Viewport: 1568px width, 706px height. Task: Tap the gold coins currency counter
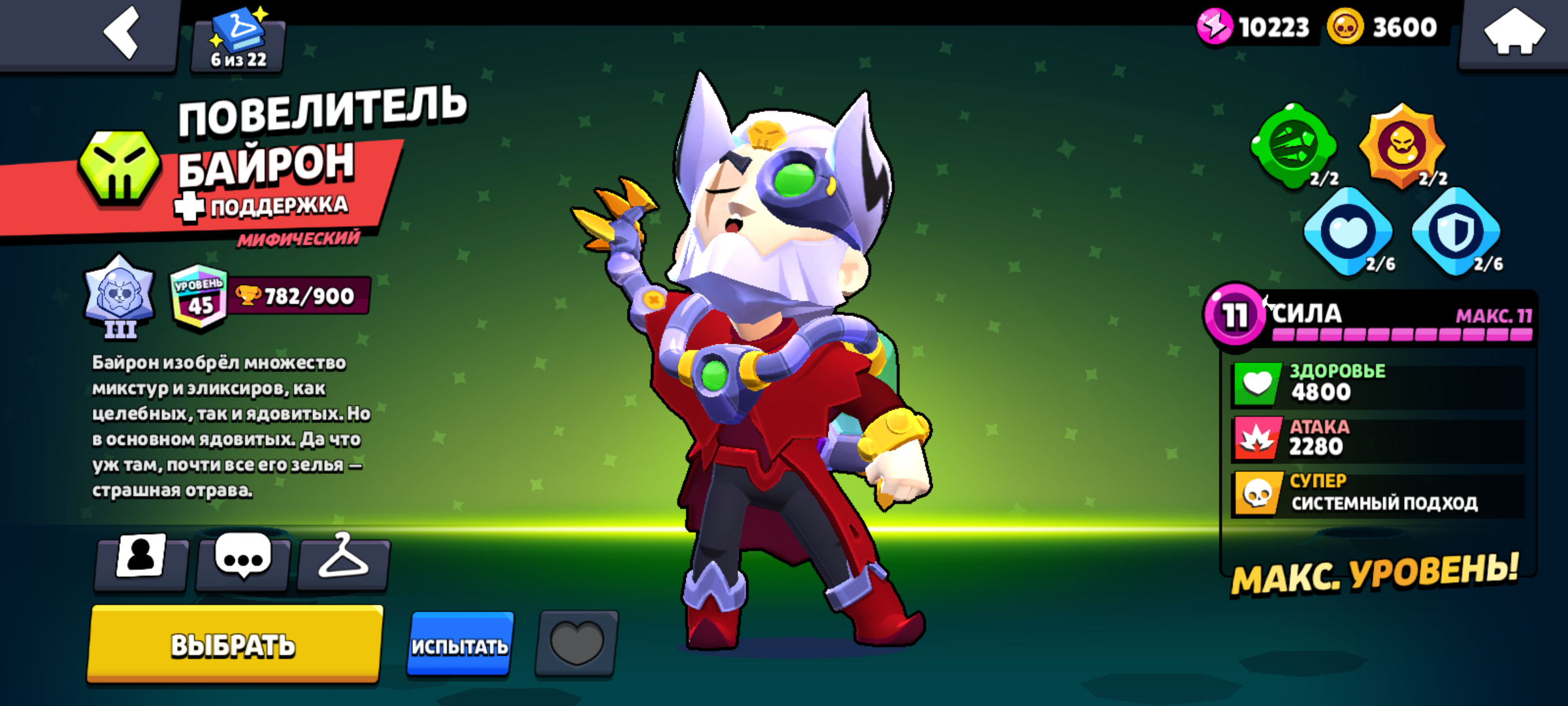pyautogui.click(x=1384, y=27)
